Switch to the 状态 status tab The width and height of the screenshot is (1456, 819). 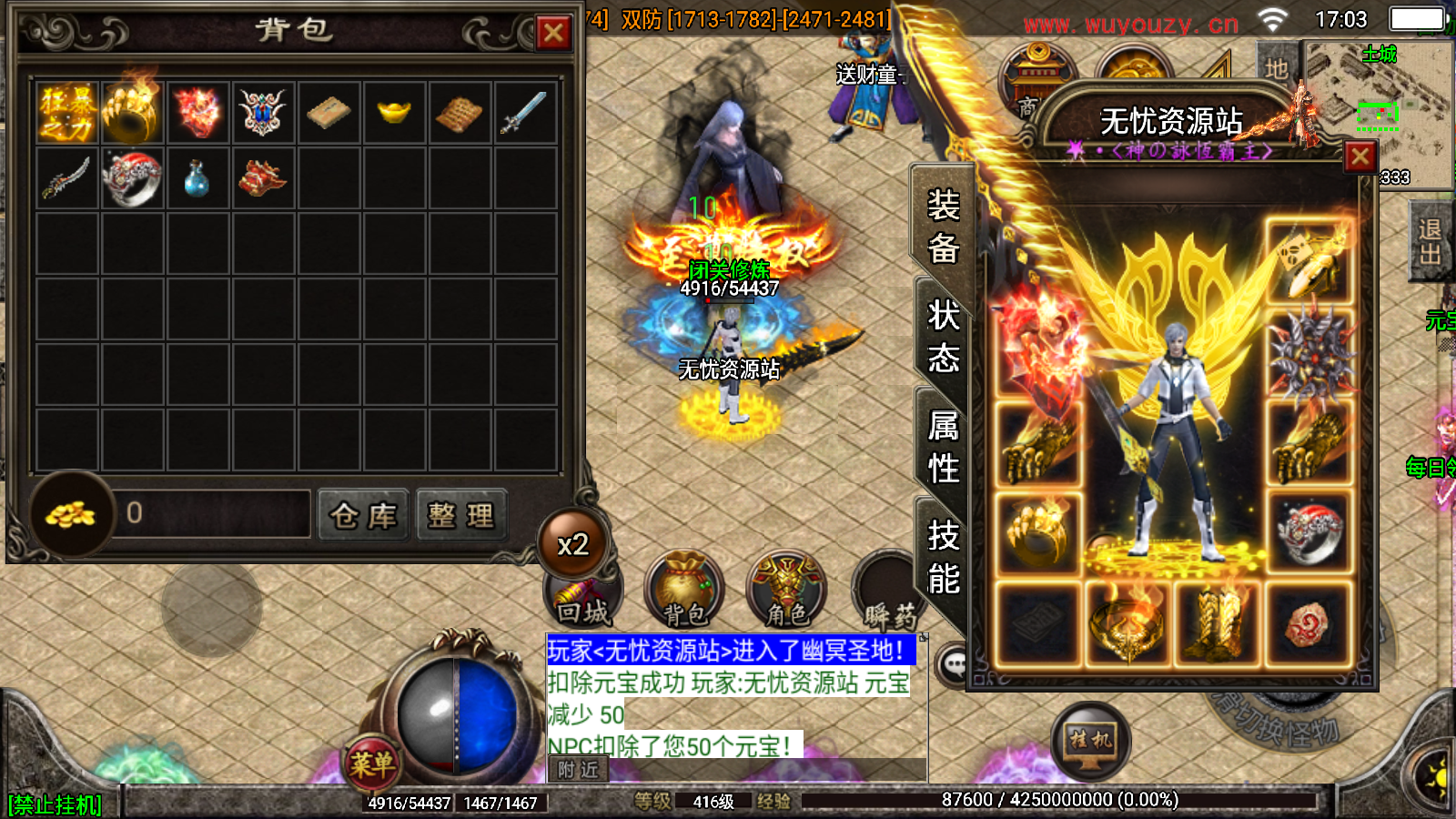pyautogui.click(x=943, y=337)
